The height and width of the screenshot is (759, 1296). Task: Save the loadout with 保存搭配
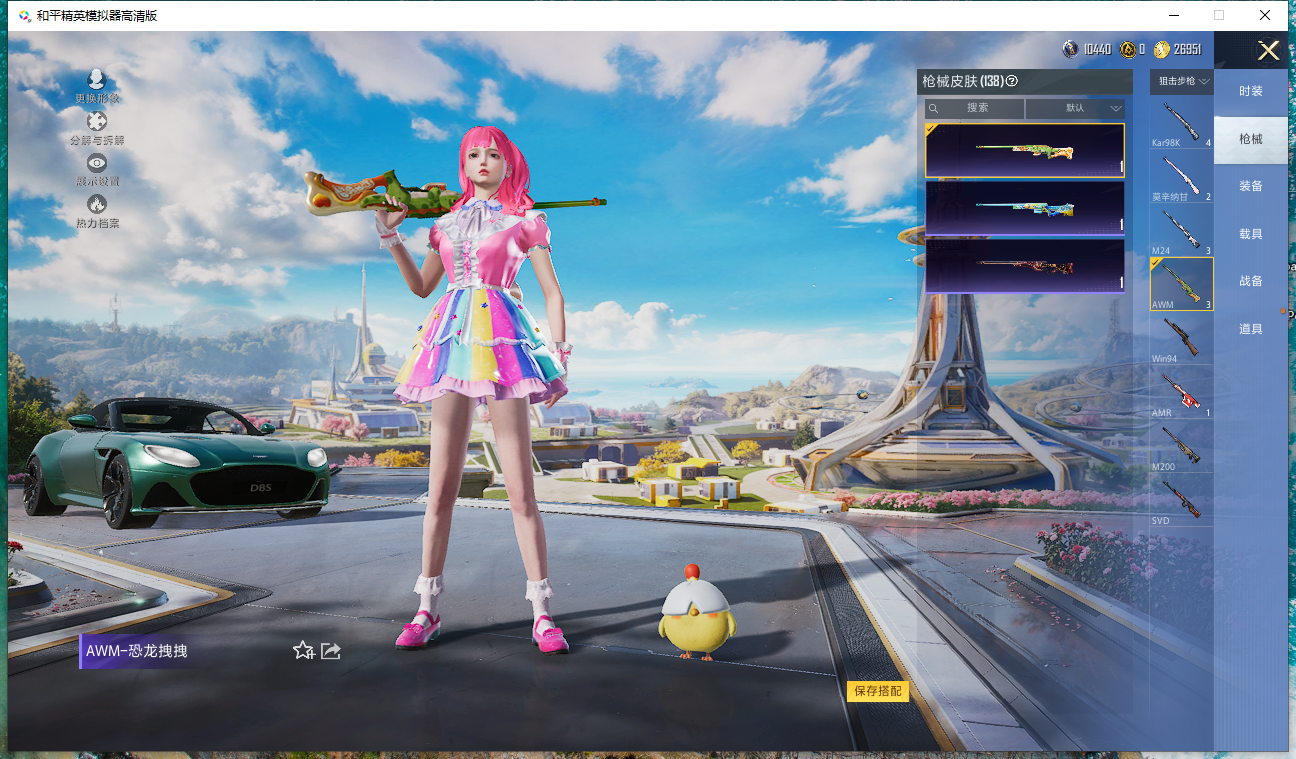coord(877,691)
